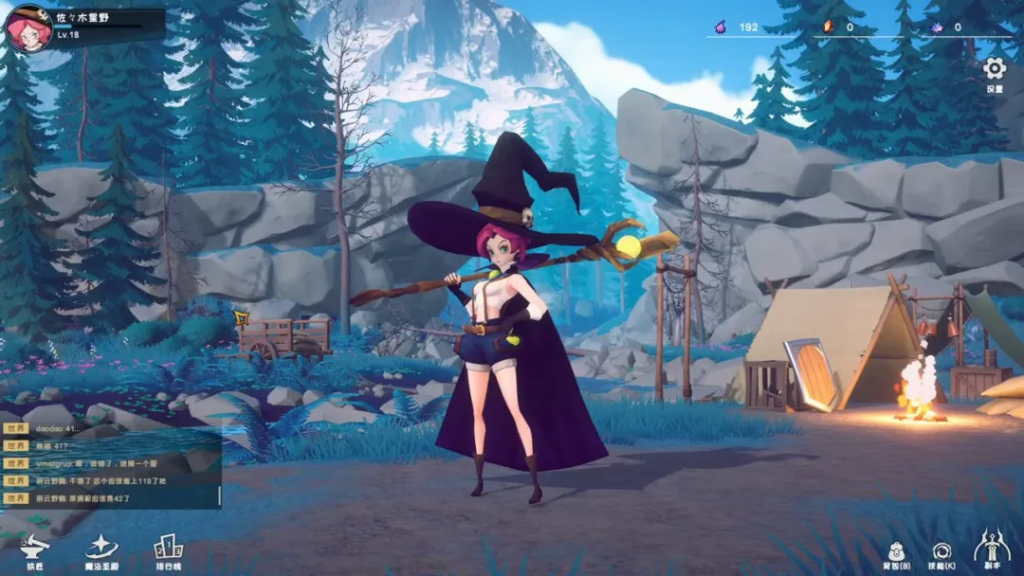
Task: Open the magic sanctuary star icon
Action: point(102,547)
